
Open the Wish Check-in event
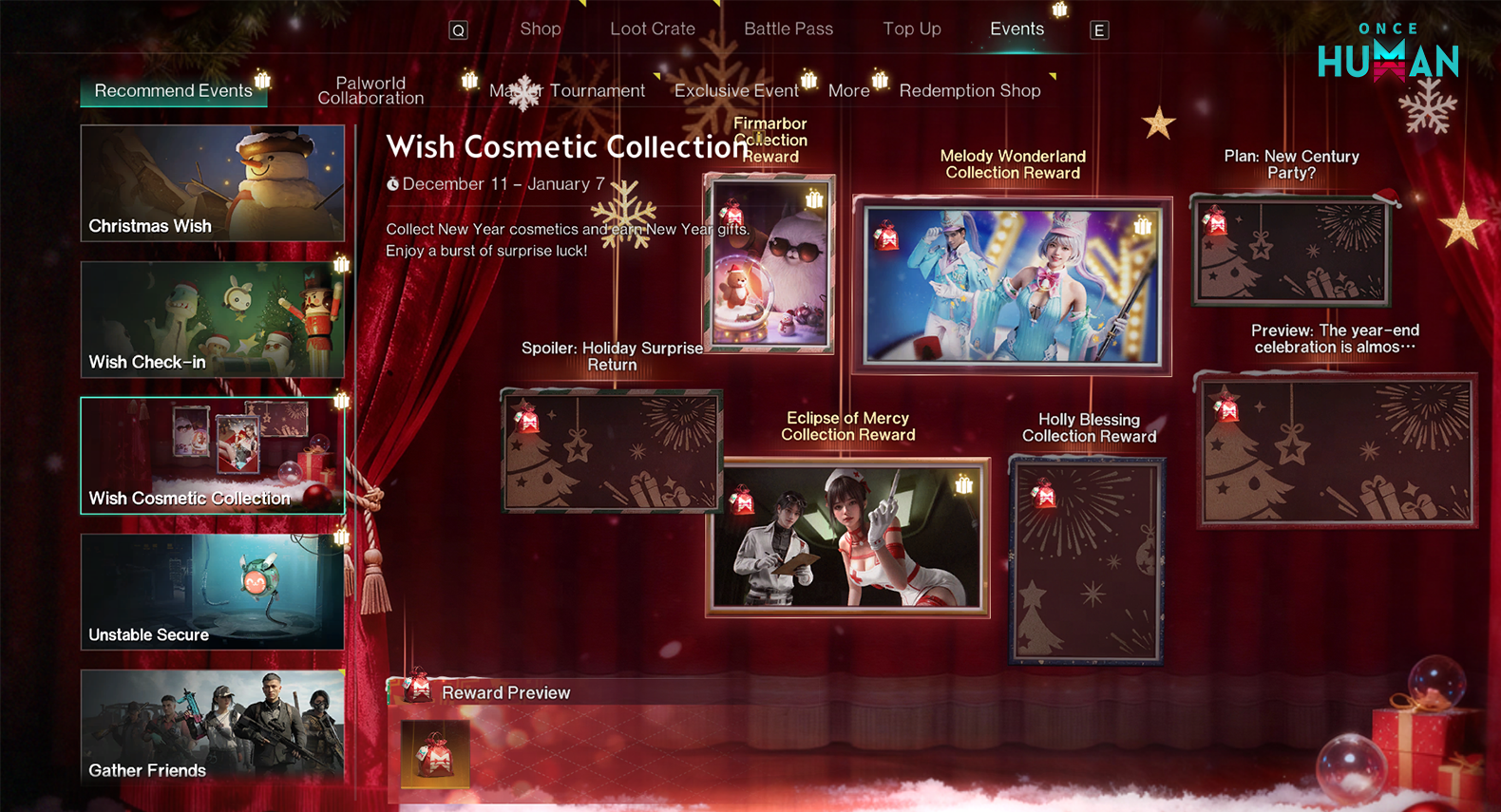pos(213,320)
